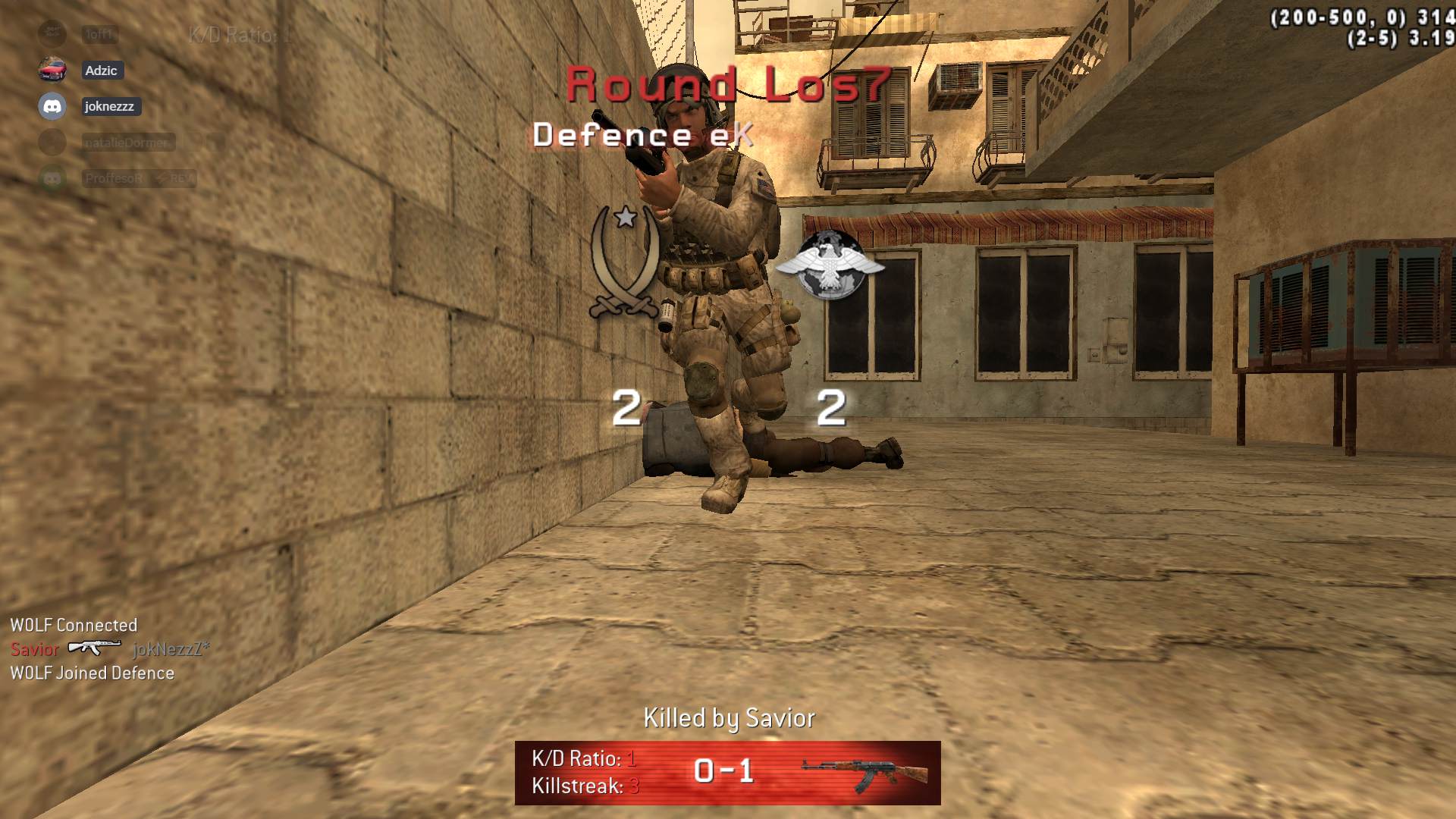Click the Savior kill feed entry

pos(35,649)
